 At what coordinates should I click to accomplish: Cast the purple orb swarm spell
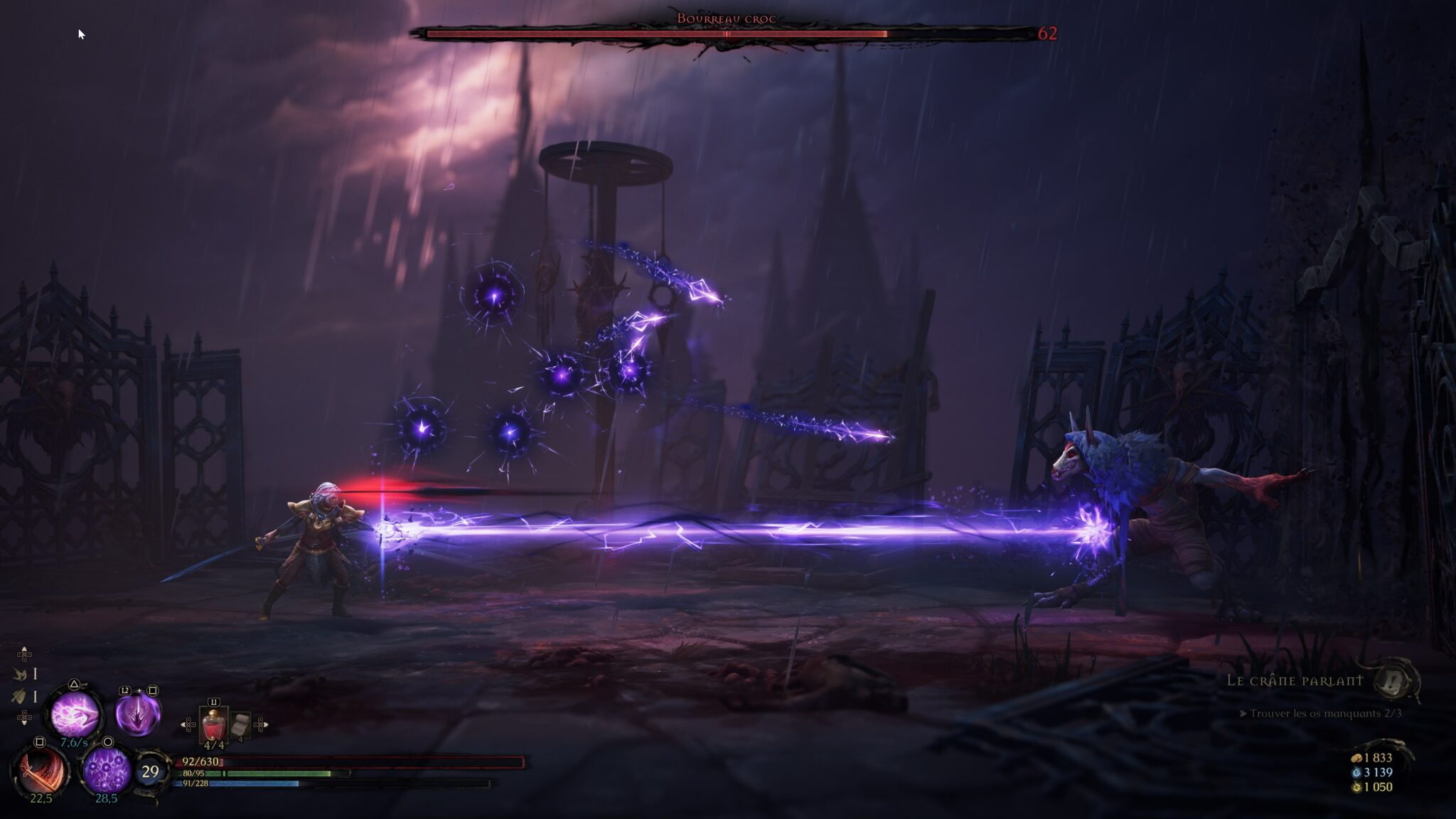[107, 769]
